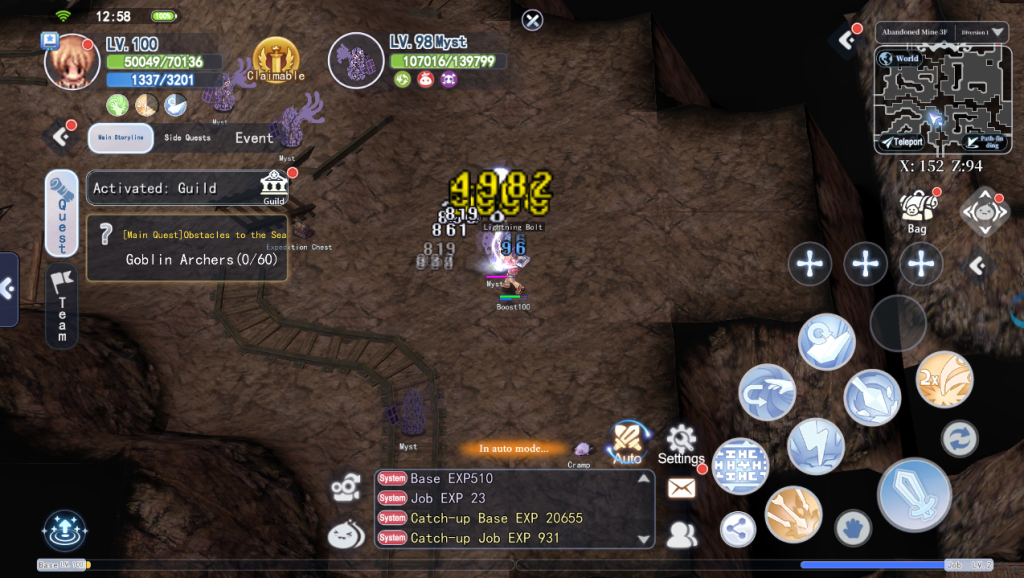Collect the Claimable reward icon
The image size is (1024, 578).
point(276,59)
